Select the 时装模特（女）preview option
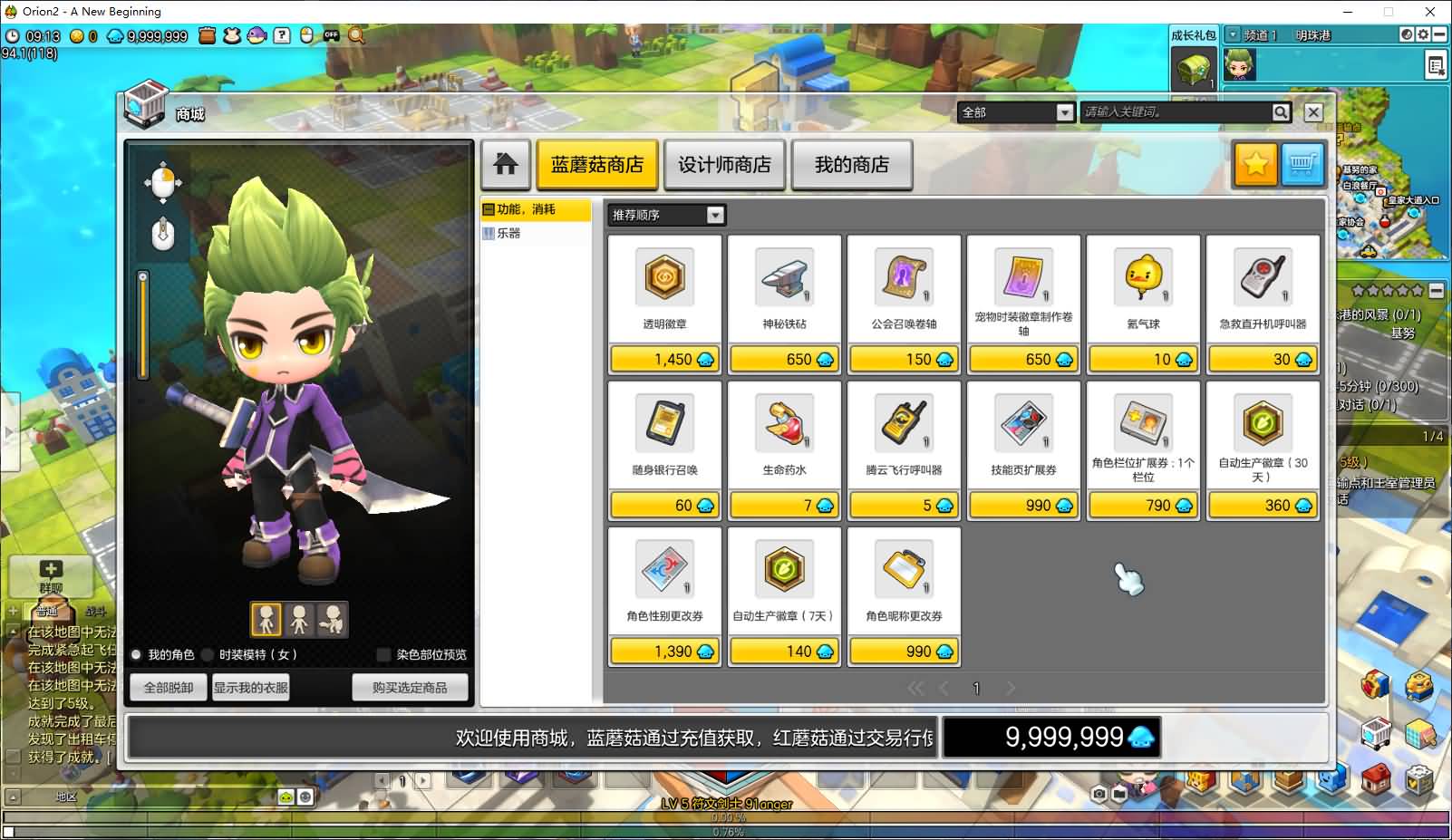 point(207,654)
